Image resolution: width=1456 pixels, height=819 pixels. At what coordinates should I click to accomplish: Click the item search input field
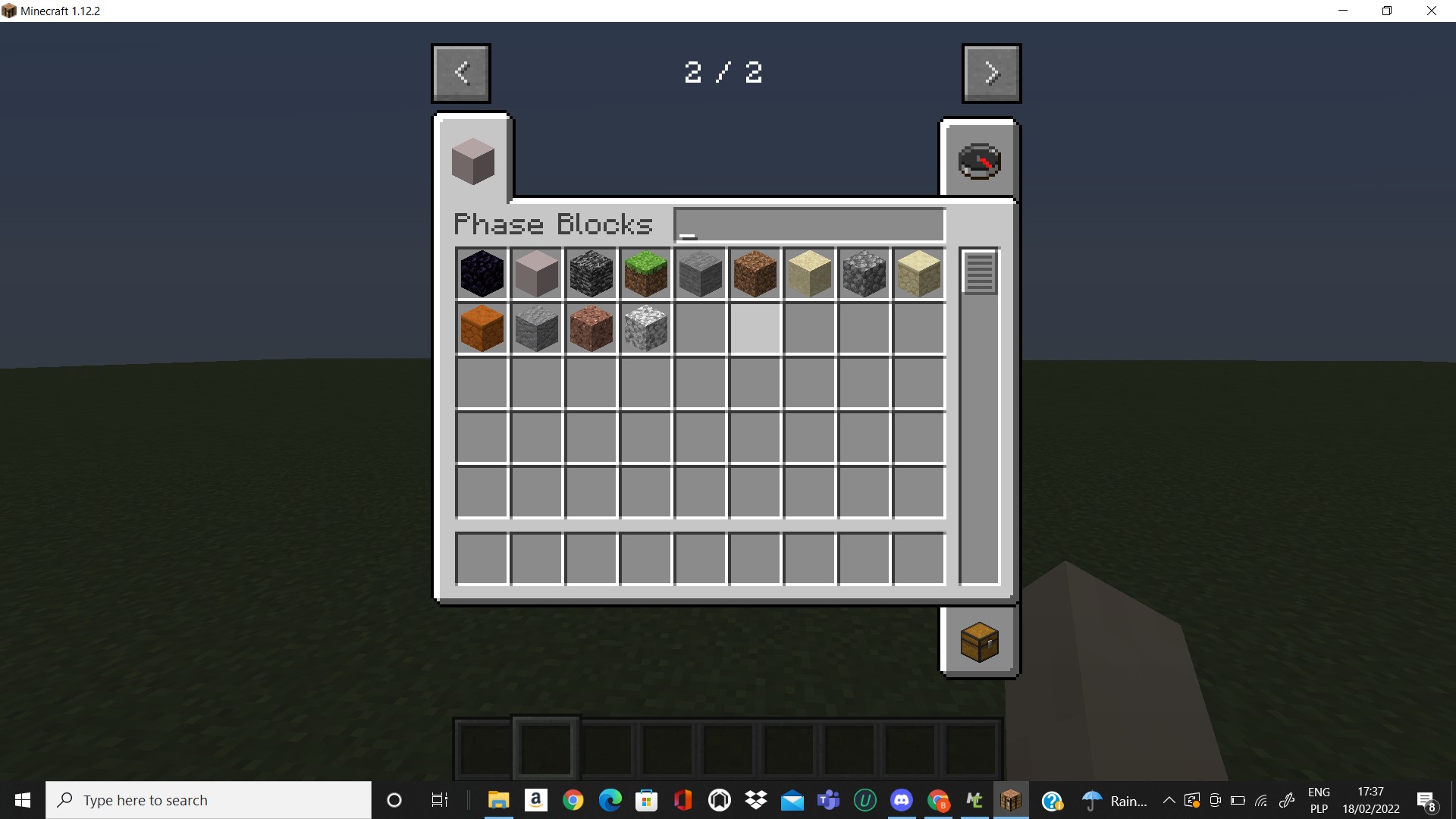(808, 224)
